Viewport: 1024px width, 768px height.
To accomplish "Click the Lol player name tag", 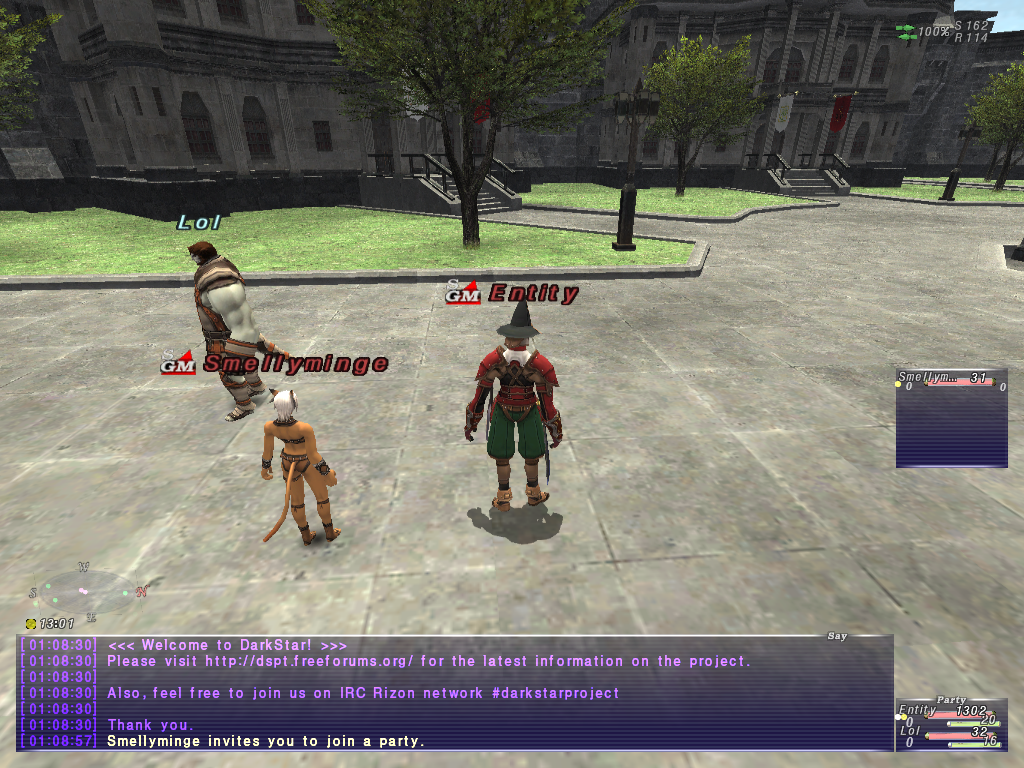I will tap(198, 222).
